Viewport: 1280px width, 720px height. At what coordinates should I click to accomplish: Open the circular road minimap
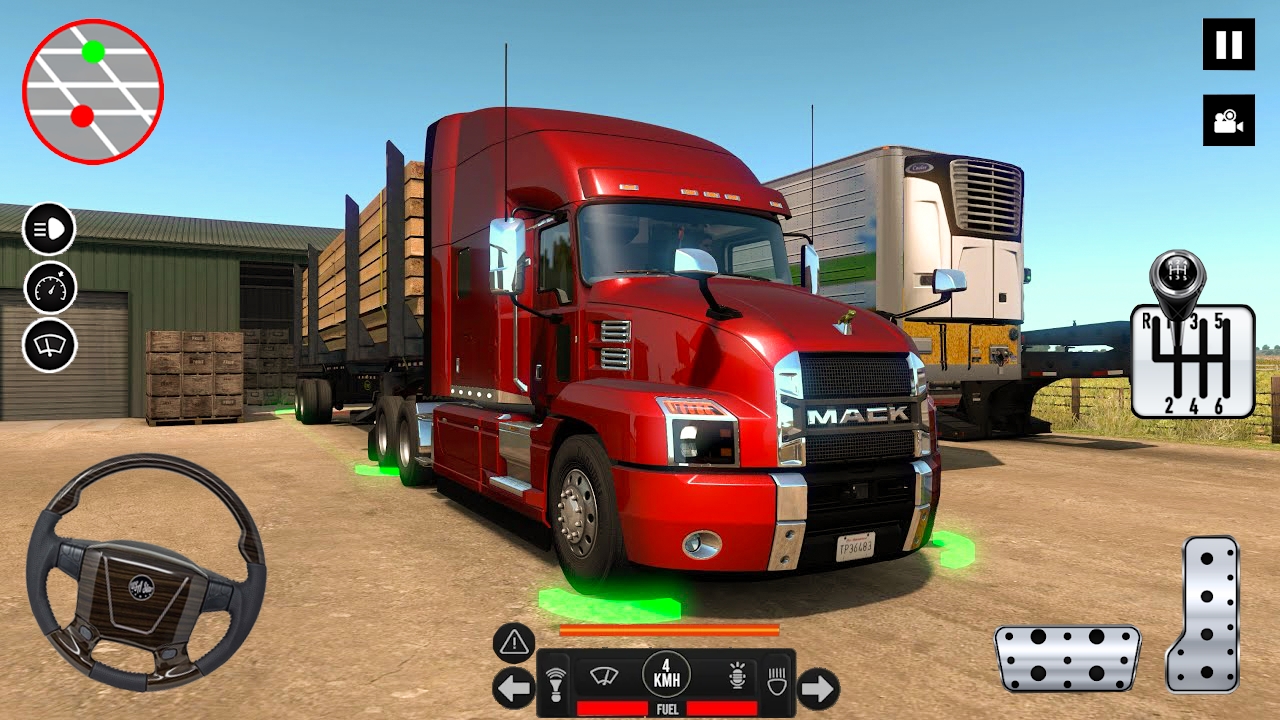pyautogui.click(x=92, y=91)
